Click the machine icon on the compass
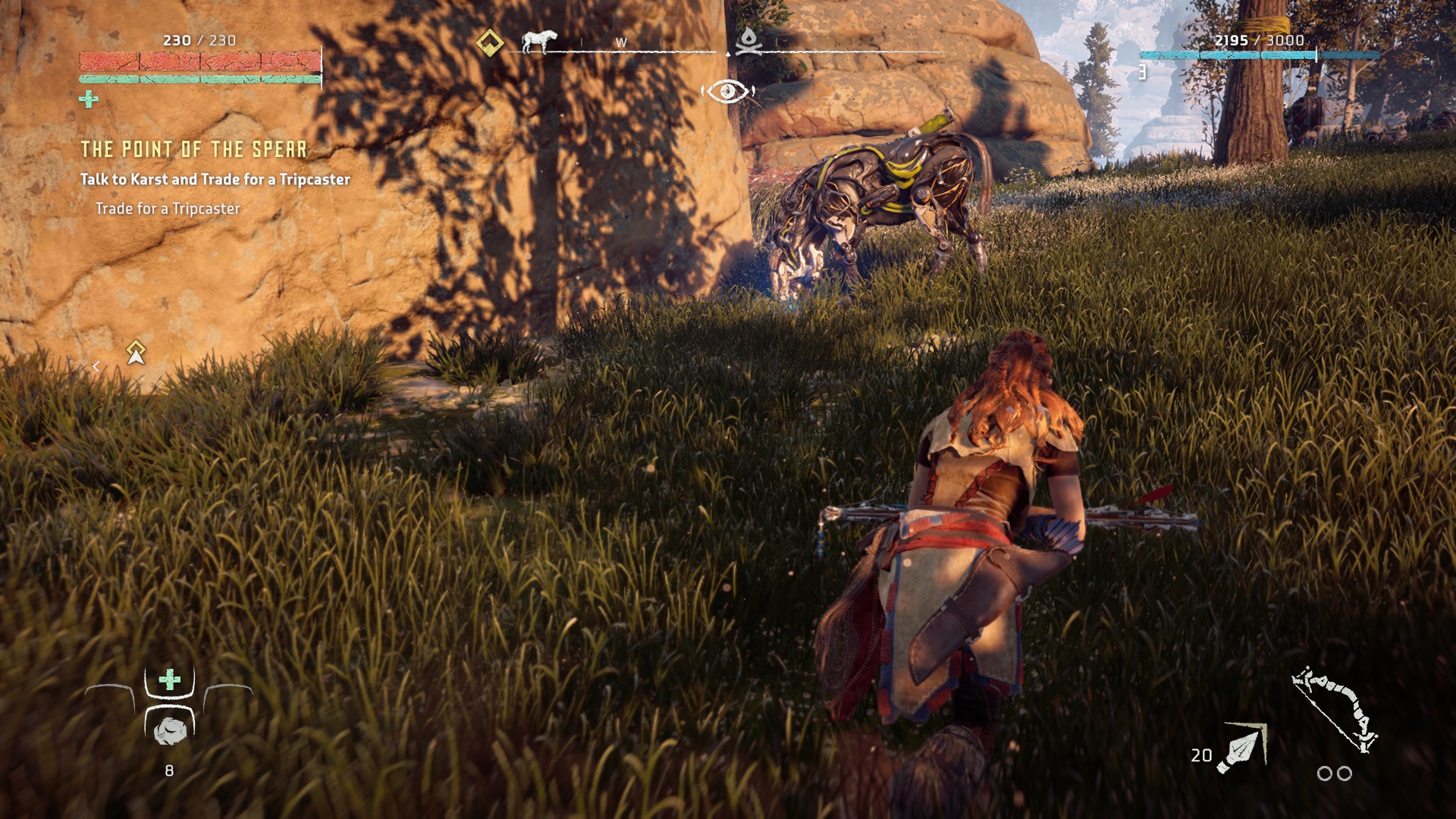1456x819 pixels. [539, 41]
